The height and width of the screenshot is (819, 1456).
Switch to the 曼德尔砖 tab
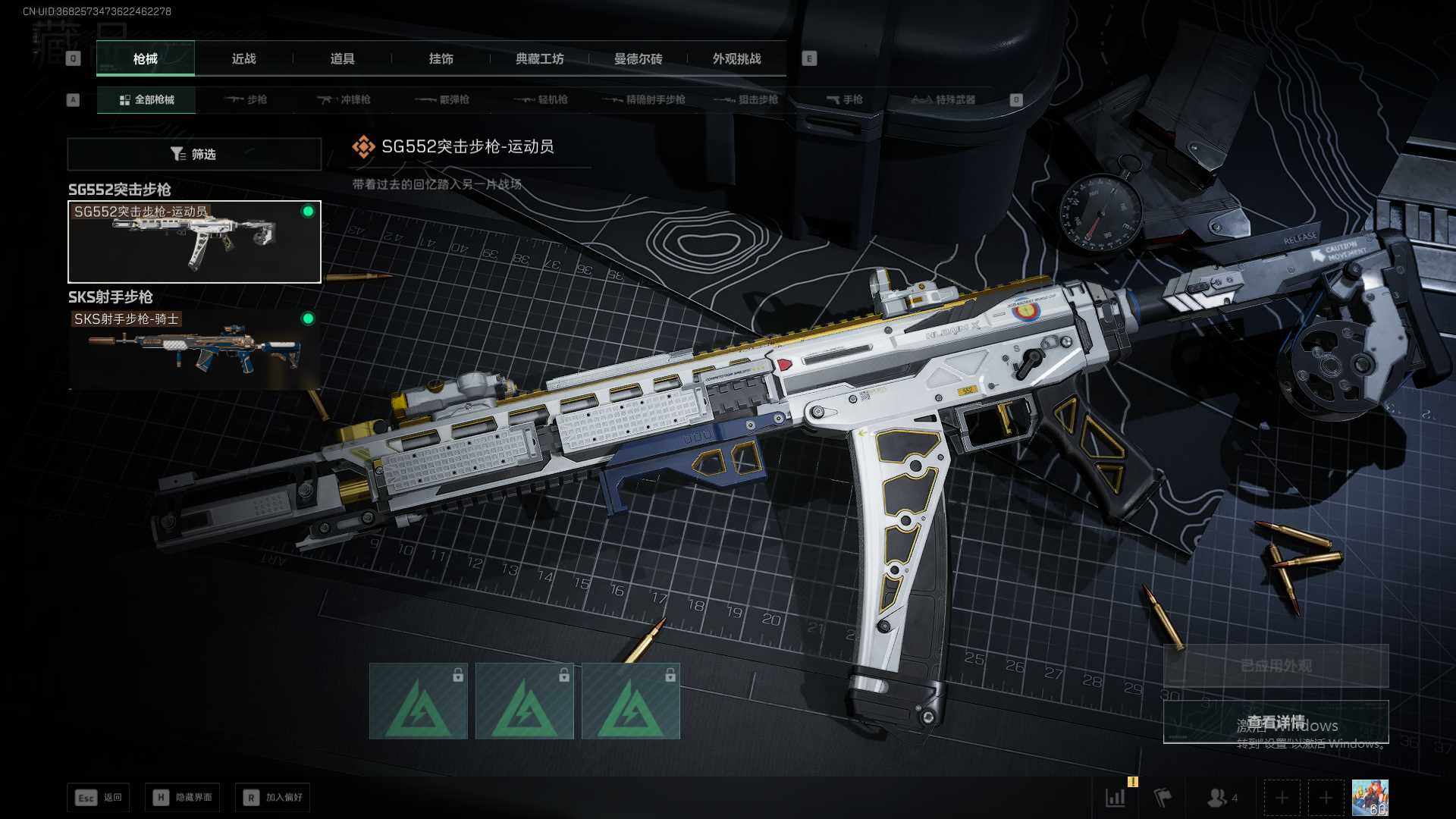[x=638, y=58]
